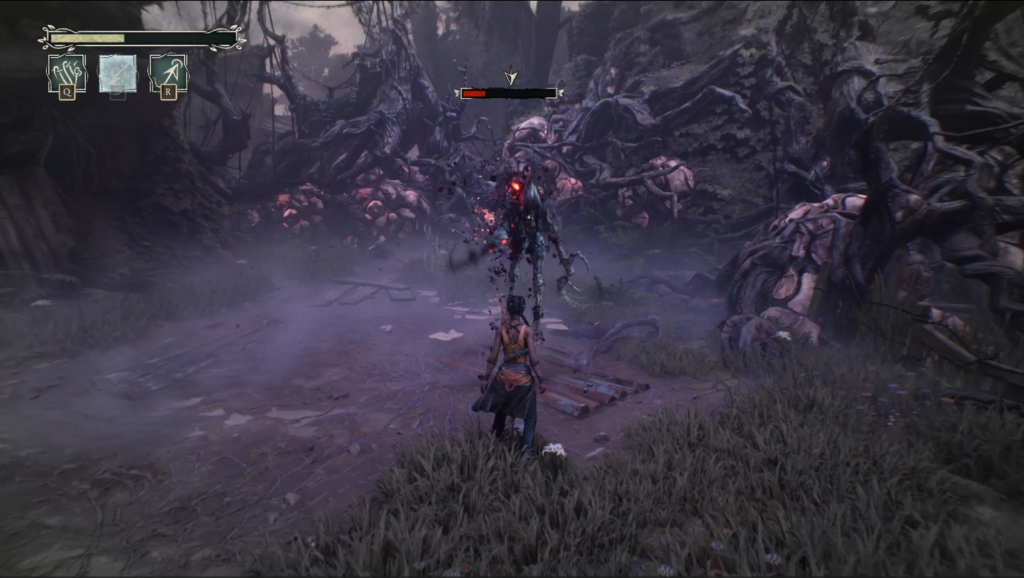Viewport: 1024px width, 578px height.
Task: Use the upward arrow shot ability
Action: click(169, 73)
